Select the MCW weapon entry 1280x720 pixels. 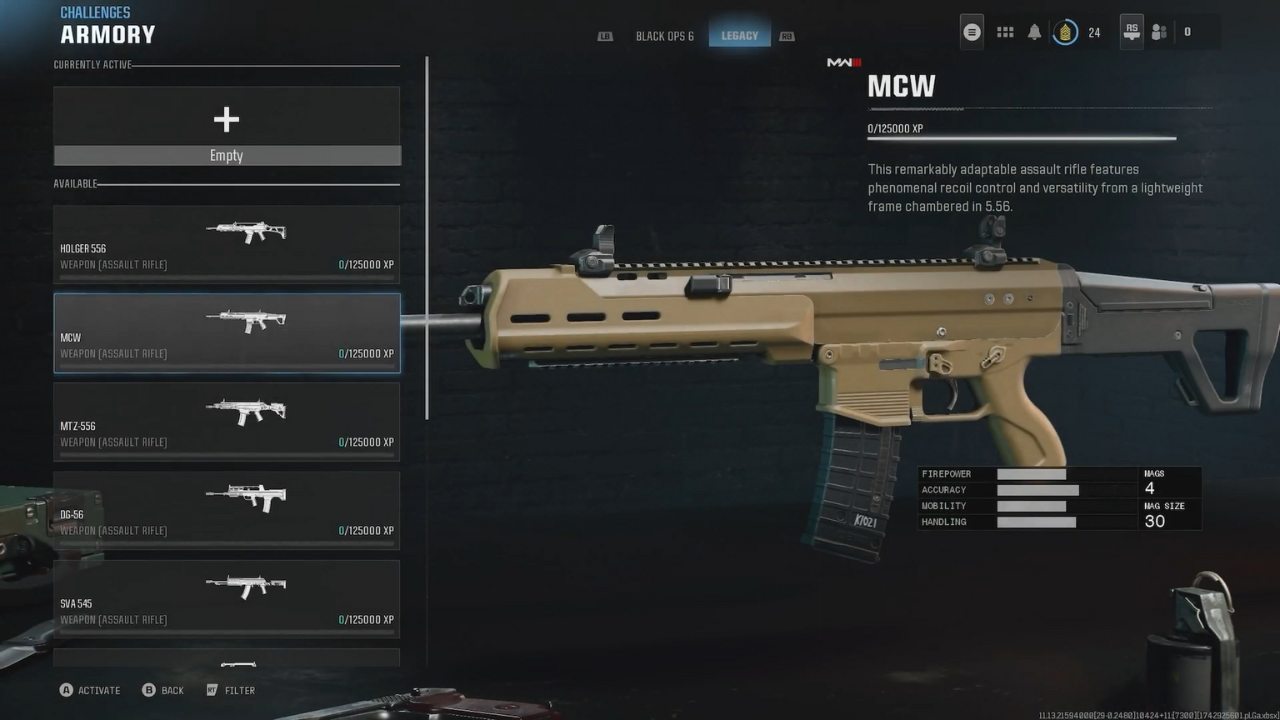(227, 333)
